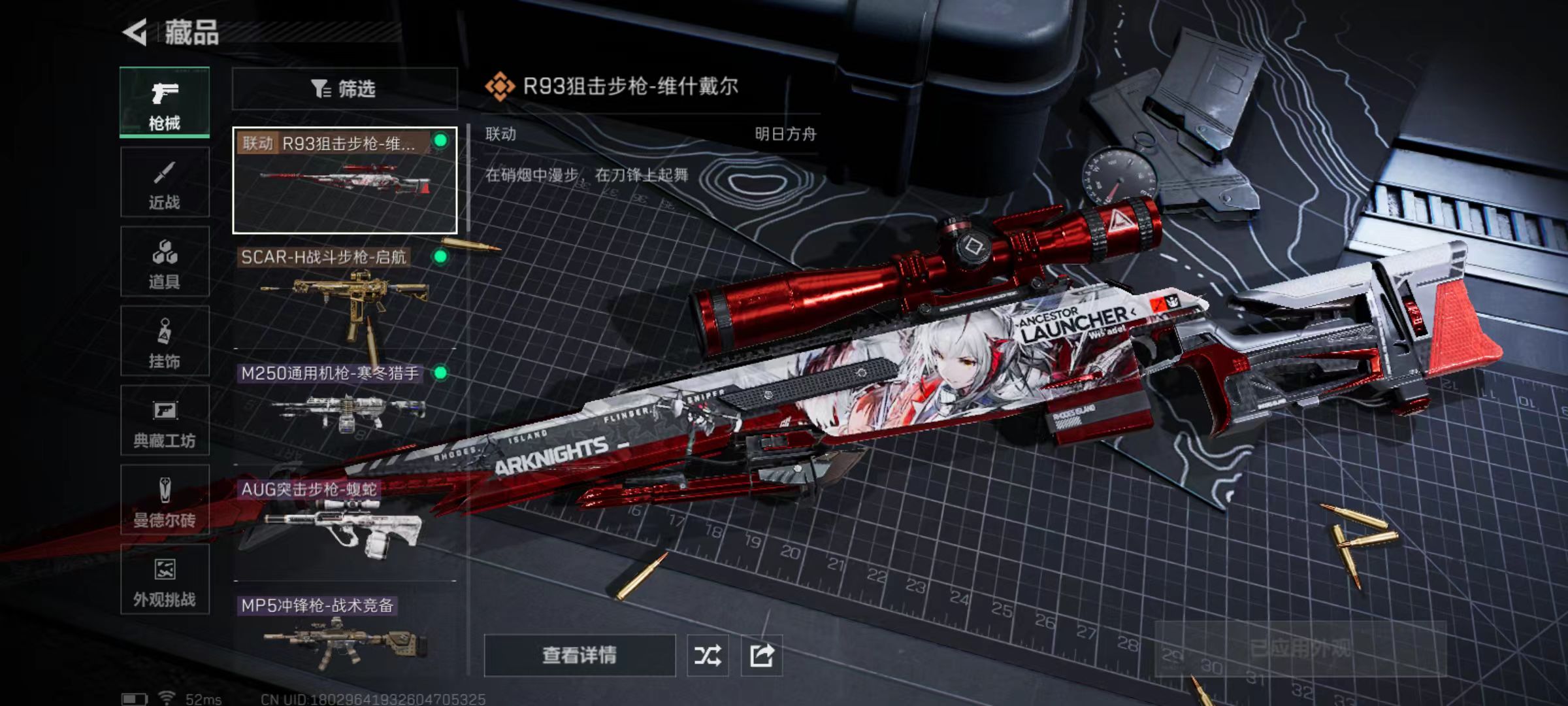Show the 挂饰 charms category
The width and height of the screenshot is (1568, 706).
pyautogui.click(x=165, y=341)
